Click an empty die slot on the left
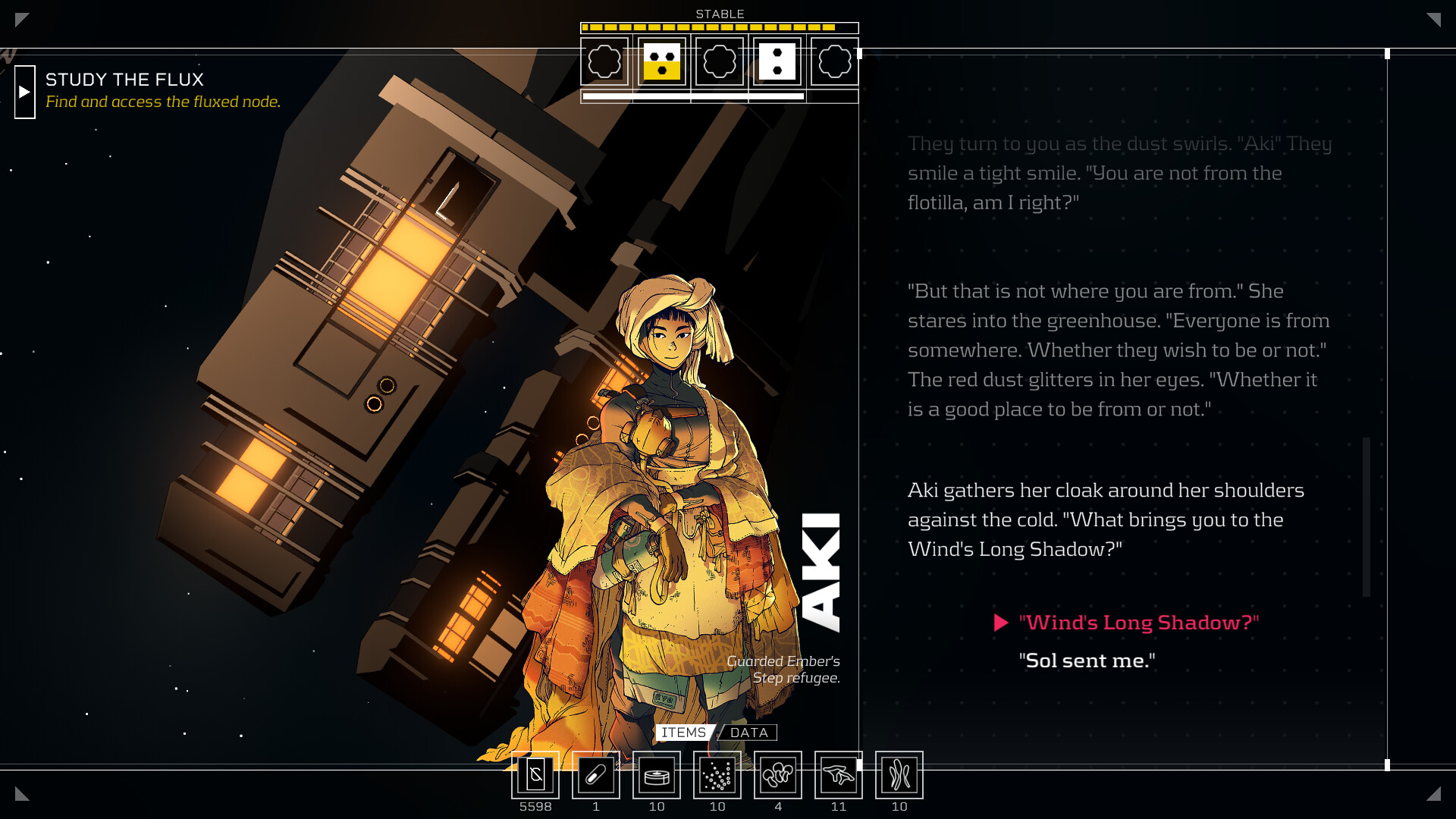 [x=604, y=62]
